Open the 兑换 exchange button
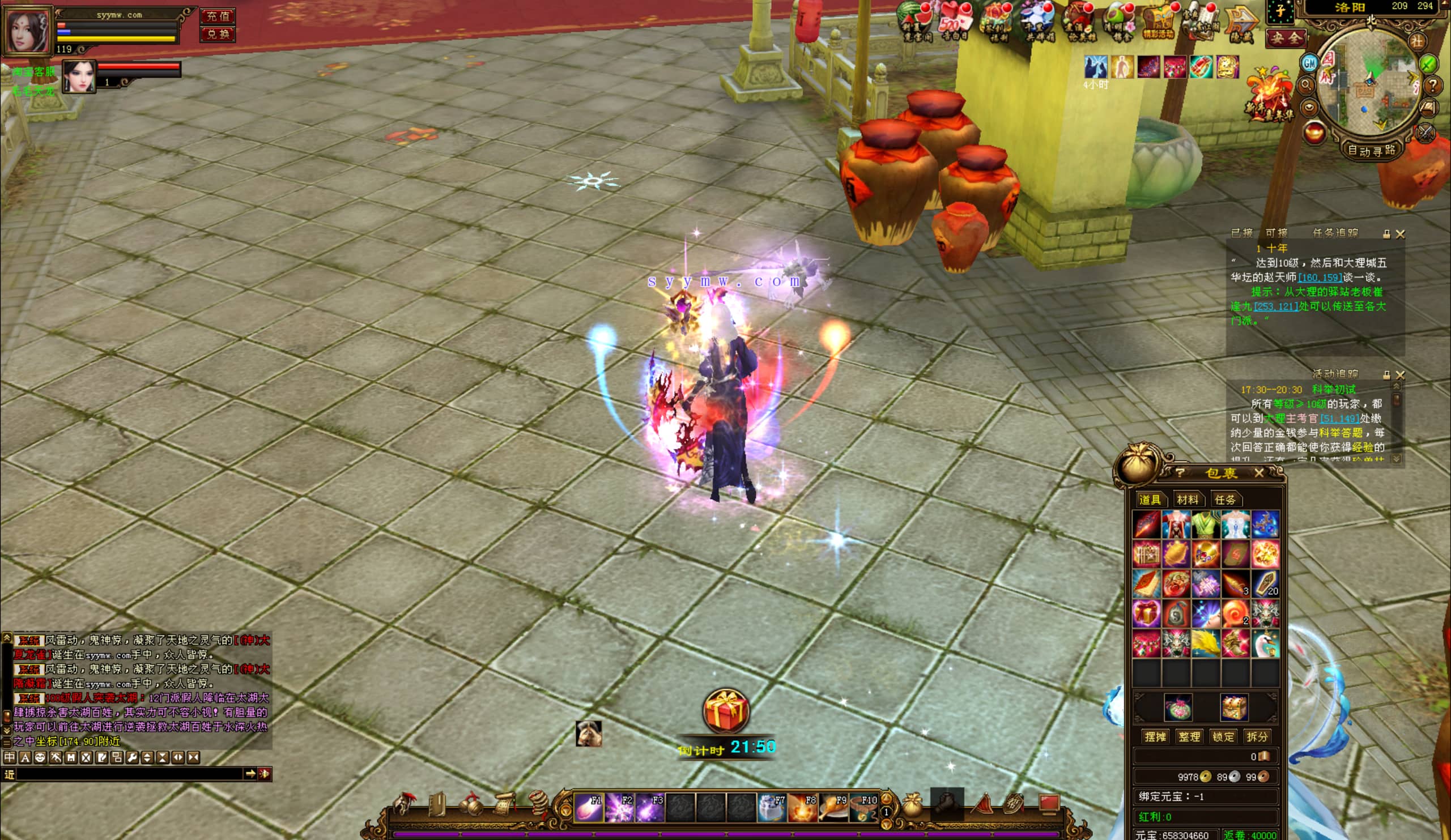Viewport: 1451px width, 840px height. tap(218, 34)
